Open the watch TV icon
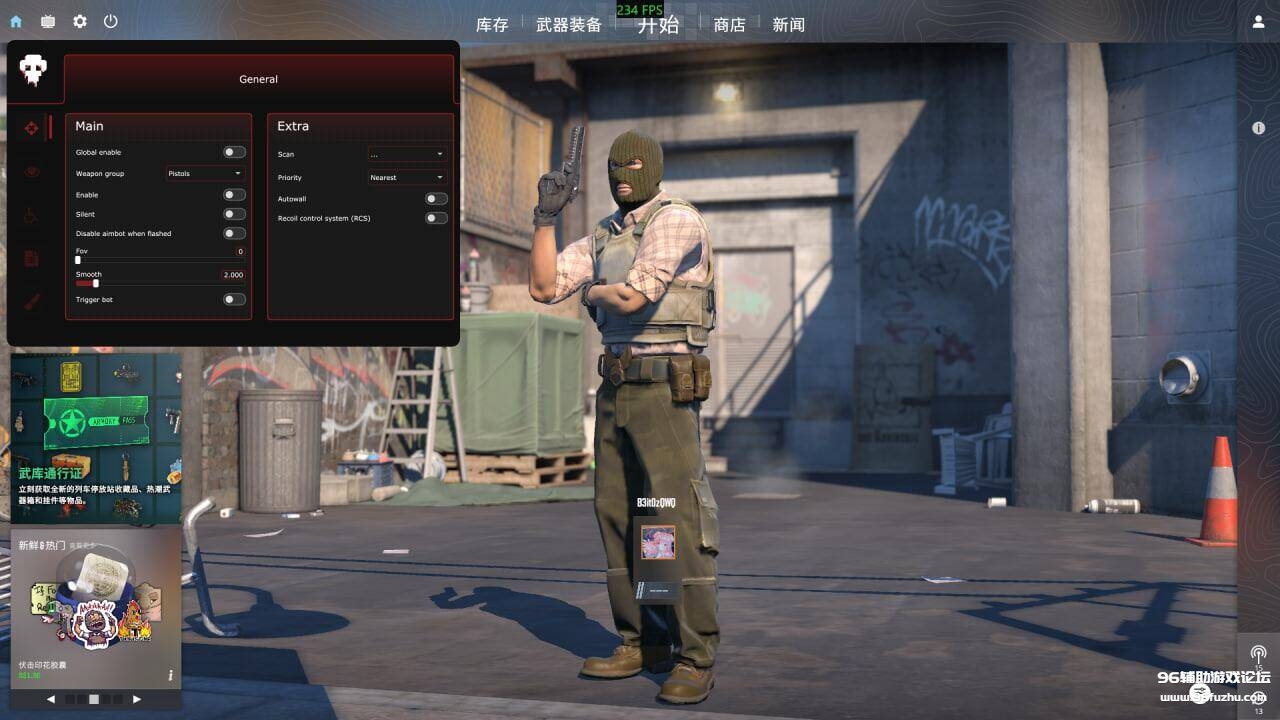 (x=48, y=21)
